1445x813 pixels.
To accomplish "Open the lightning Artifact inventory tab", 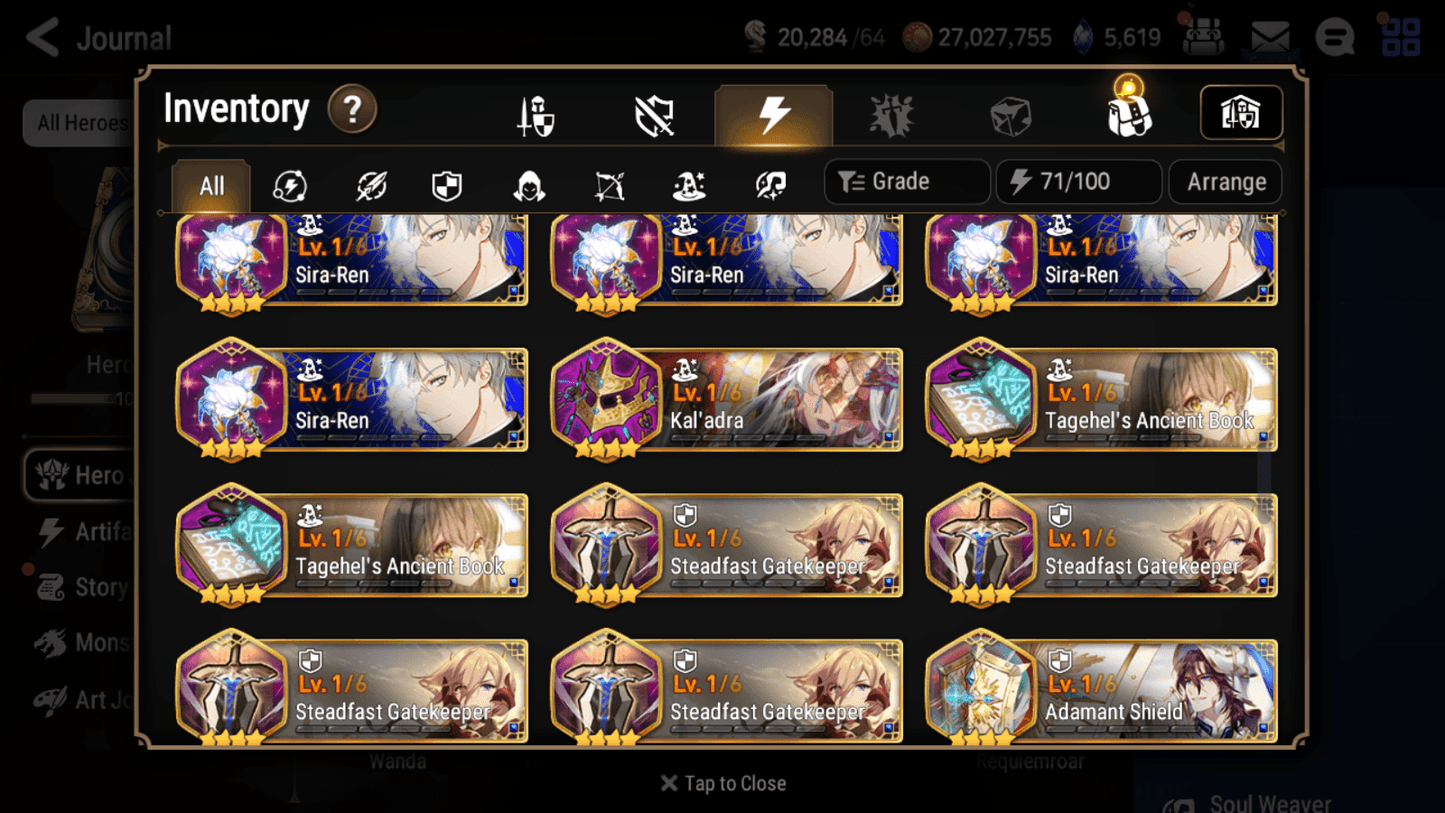I will 774,113.
